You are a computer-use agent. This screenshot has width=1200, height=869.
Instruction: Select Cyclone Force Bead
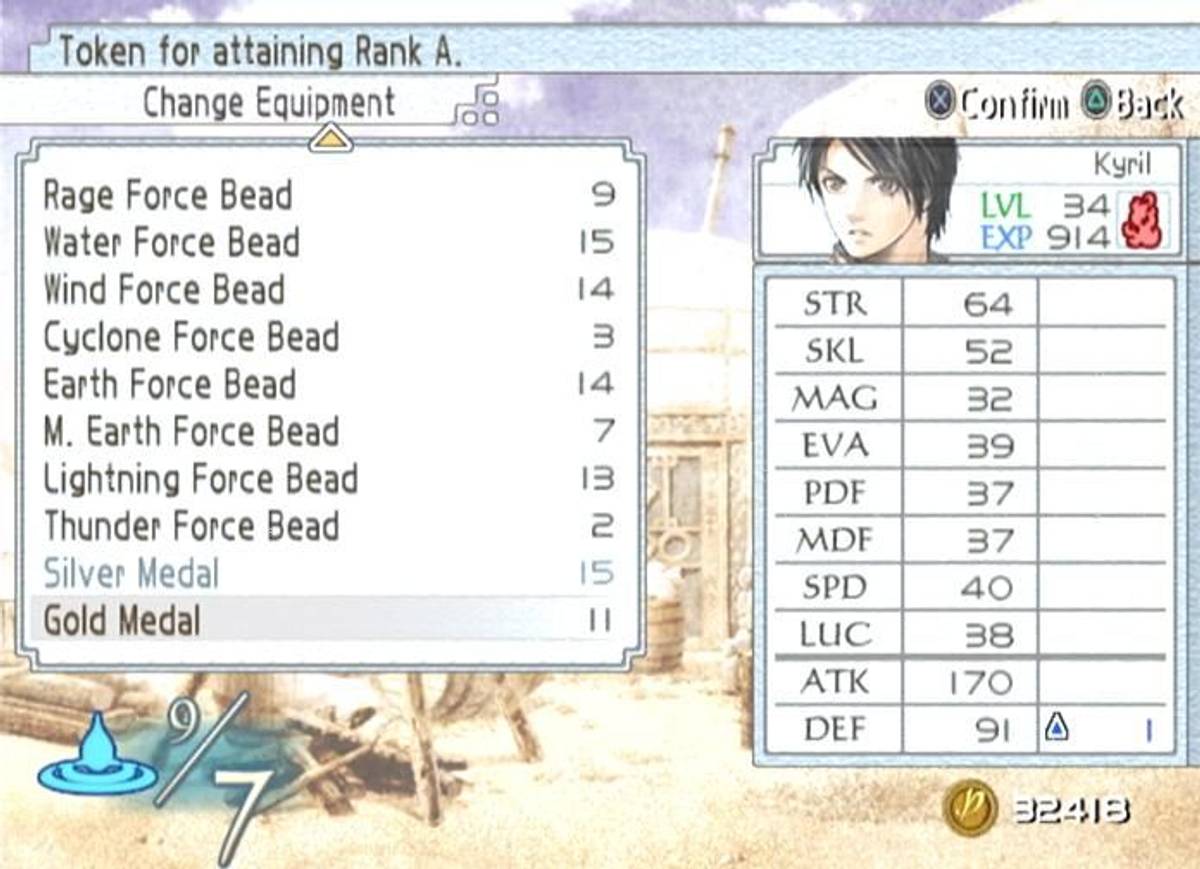[x=191, y=337]
